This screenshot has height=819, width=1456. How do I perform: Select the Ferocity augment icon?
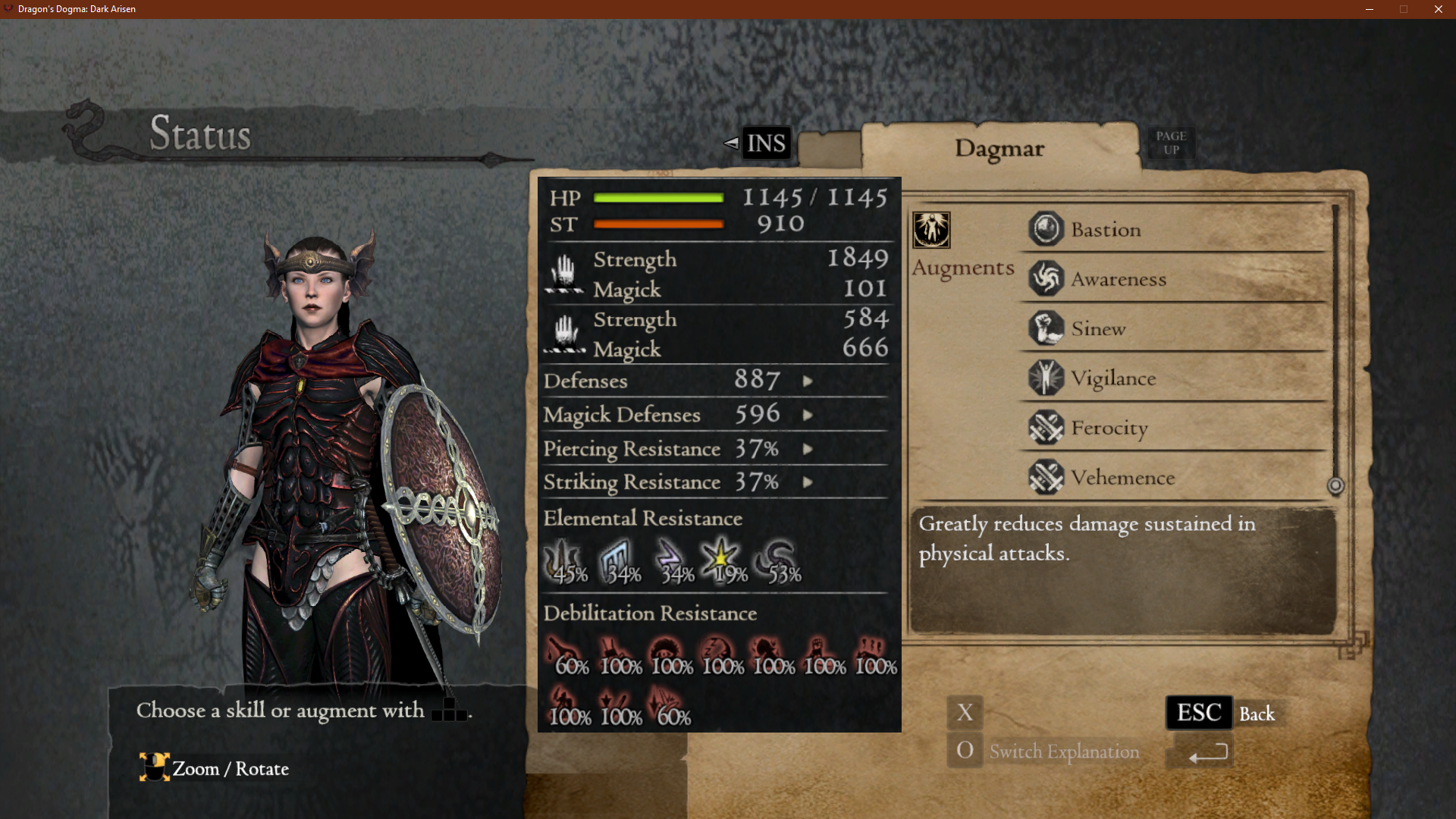click(1046, 428)
